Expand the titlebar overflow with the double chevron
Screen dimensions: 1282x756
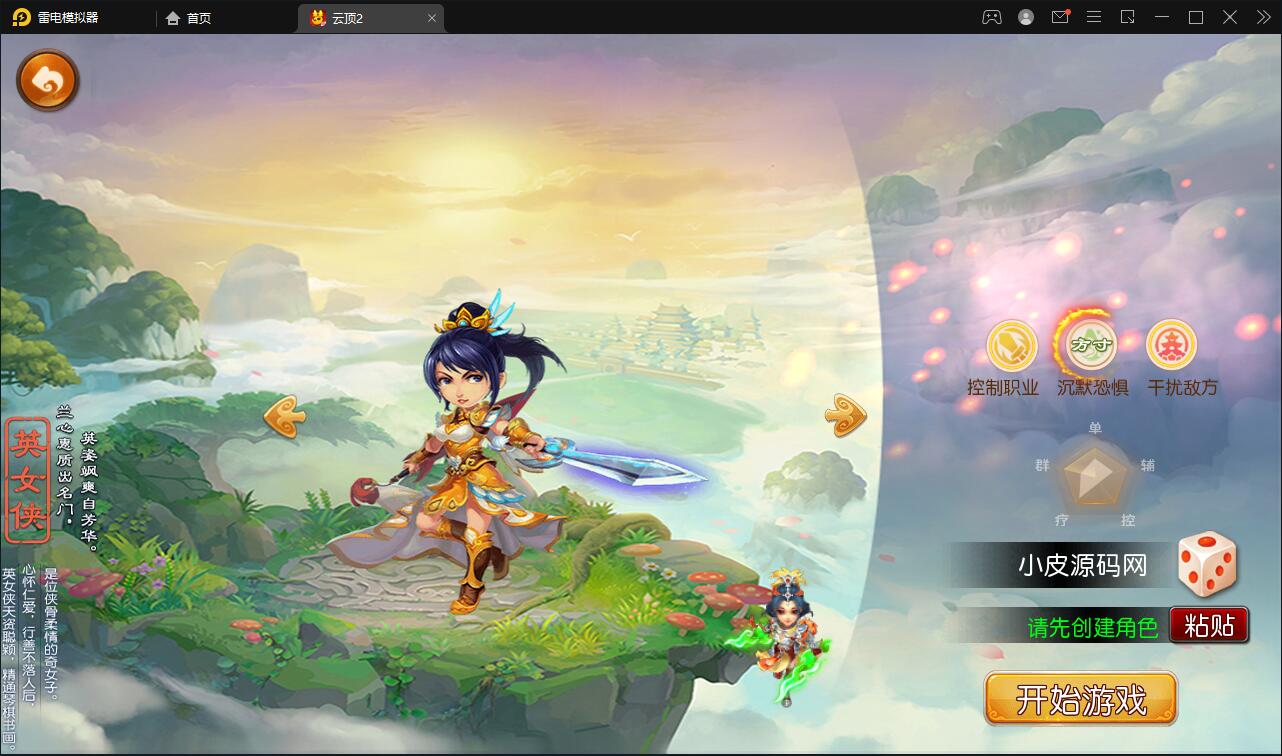click(x=1262, y=17)
